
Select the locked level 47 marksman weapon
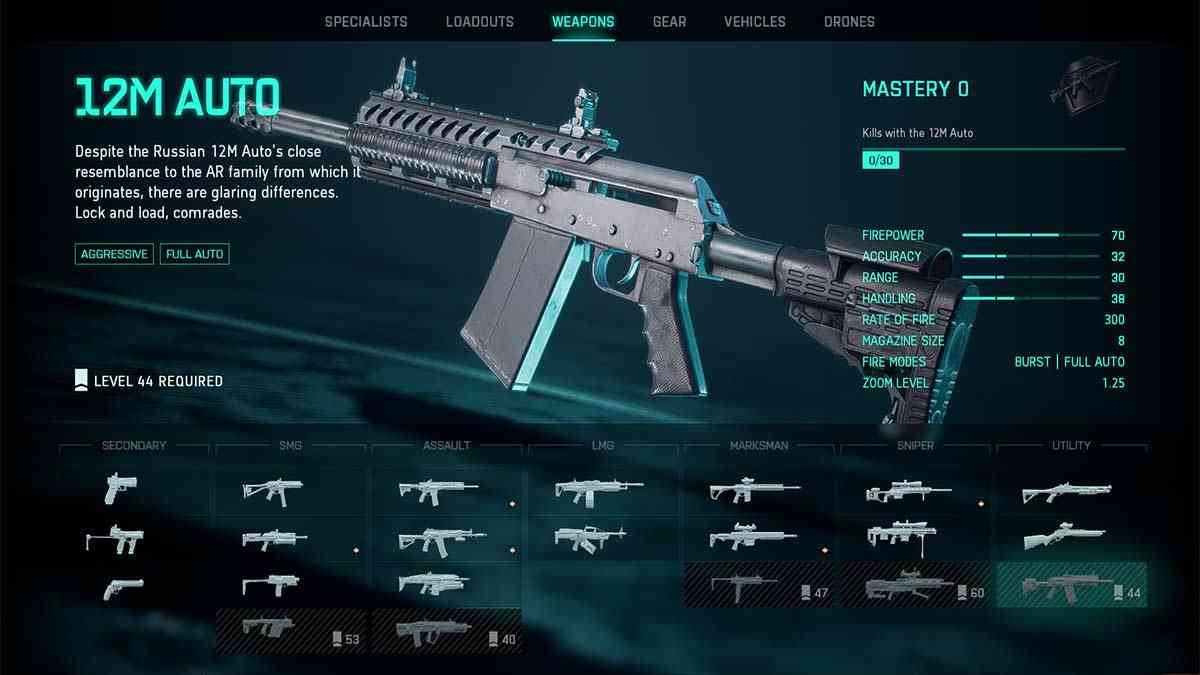click(x=759, y=585)
